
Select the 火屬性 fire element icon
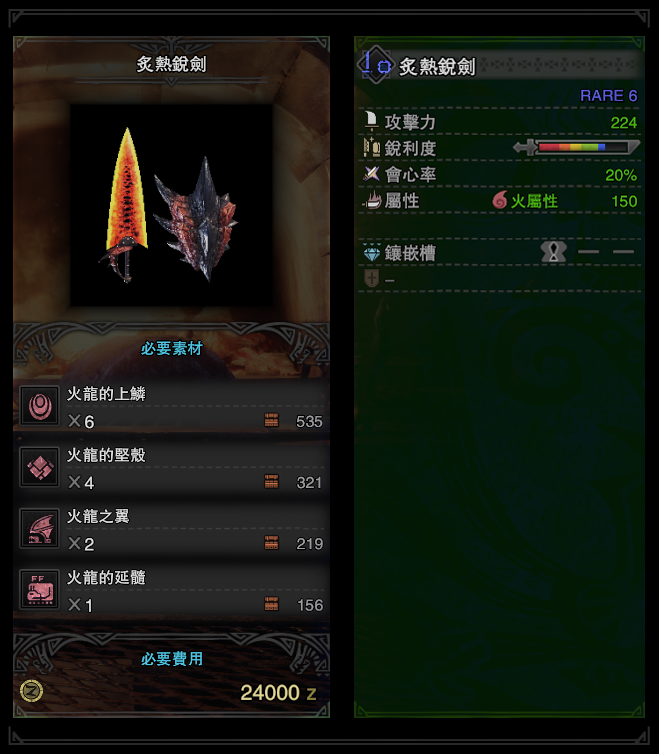coord(500,201)
